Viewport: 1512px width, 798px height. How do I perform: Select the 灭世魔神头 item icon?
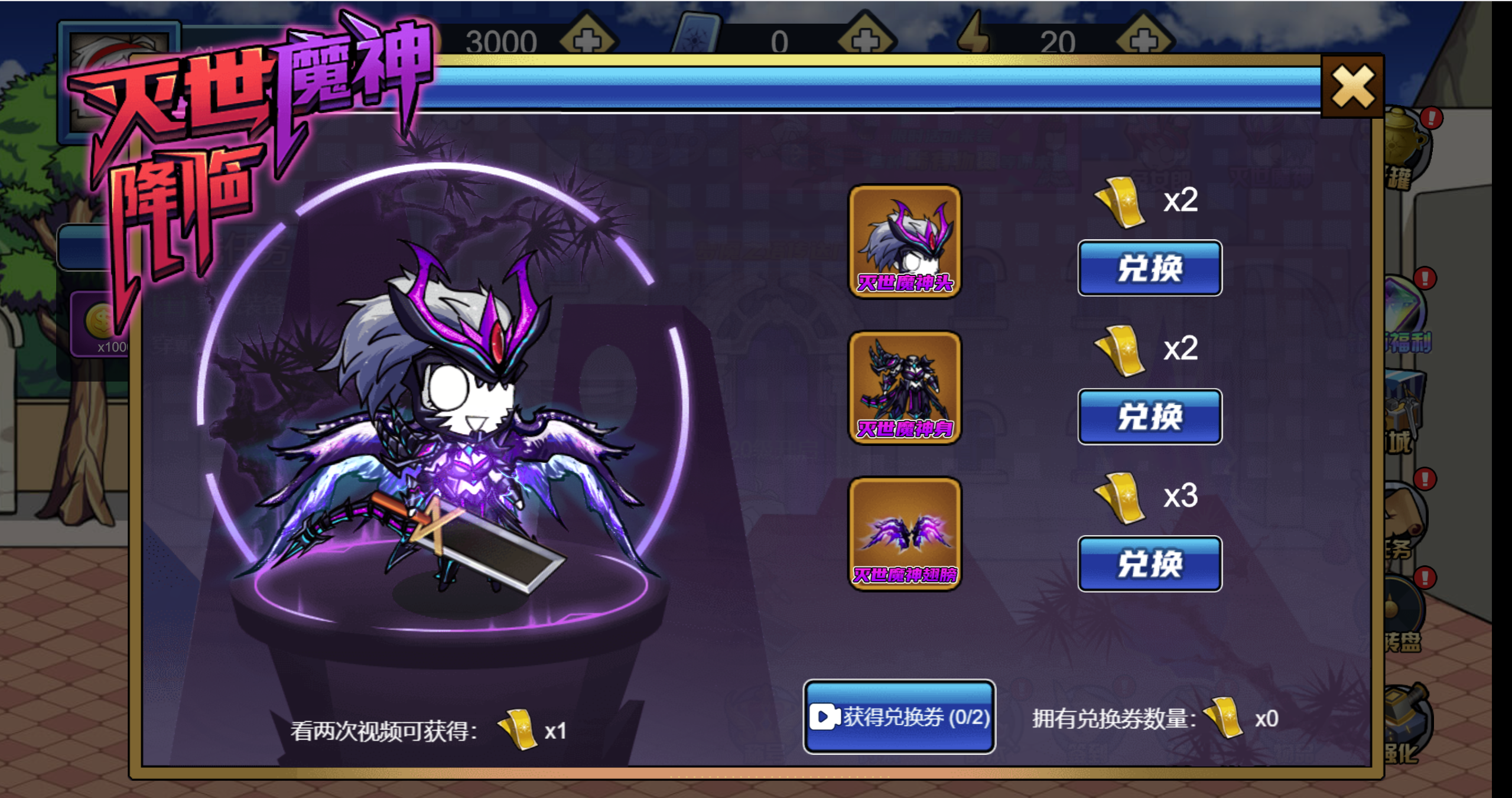[905, 241]
